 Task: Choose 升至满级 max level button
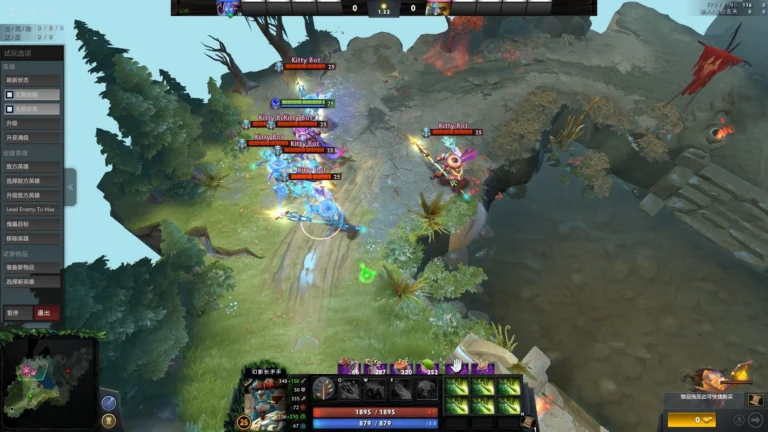coord(32,137)
